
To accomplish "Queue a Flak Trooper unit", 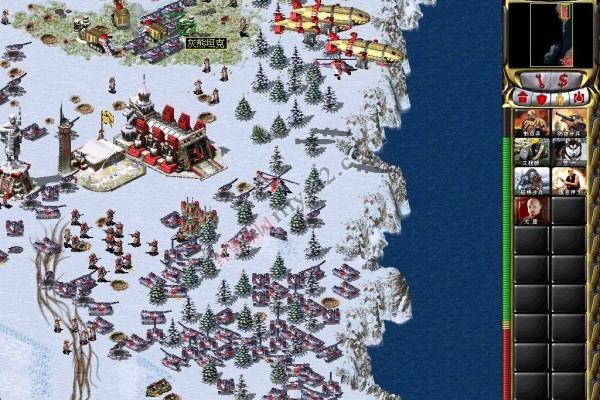I will [x=568, y=122].
